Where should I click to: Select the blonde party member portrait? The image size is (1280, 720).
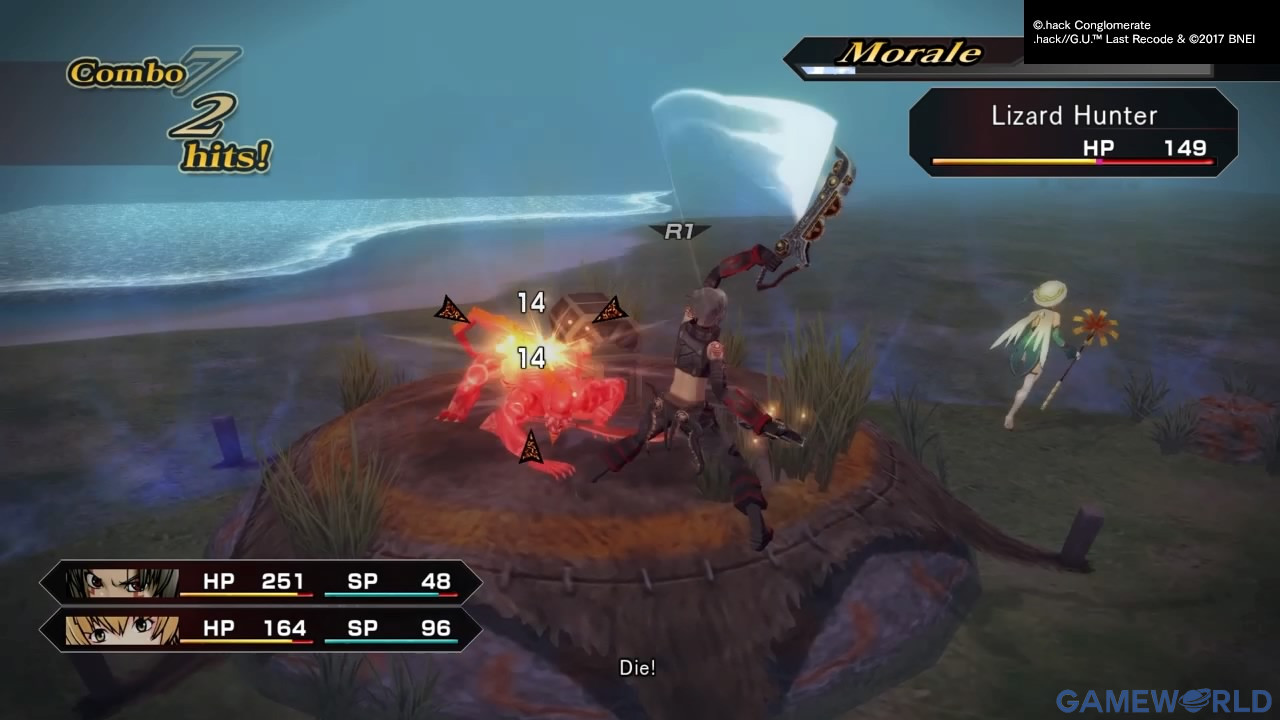[122, 629]
